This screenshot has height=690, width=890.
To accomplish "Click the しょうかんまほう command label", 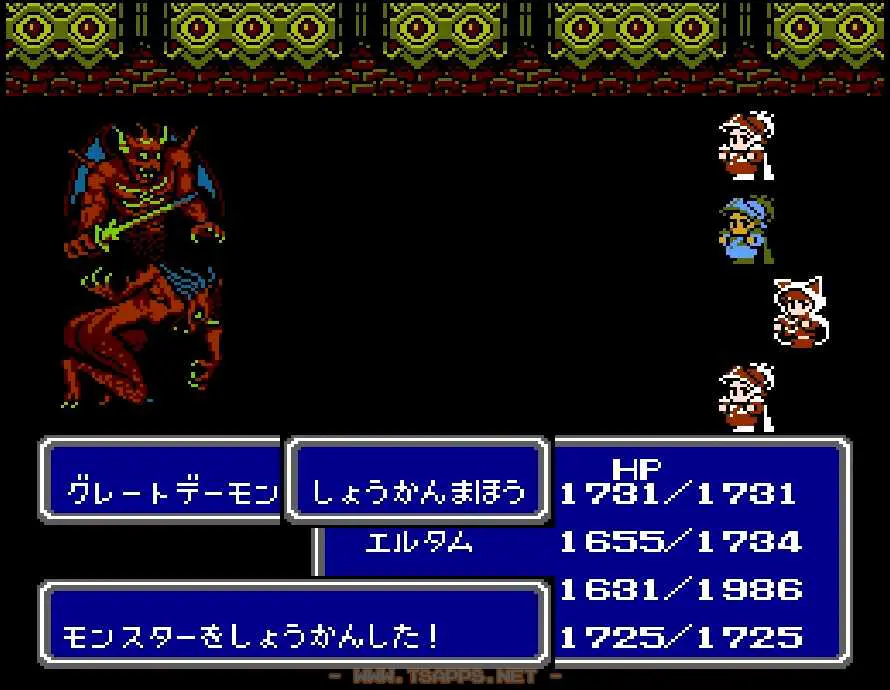I will coord(418,492).
